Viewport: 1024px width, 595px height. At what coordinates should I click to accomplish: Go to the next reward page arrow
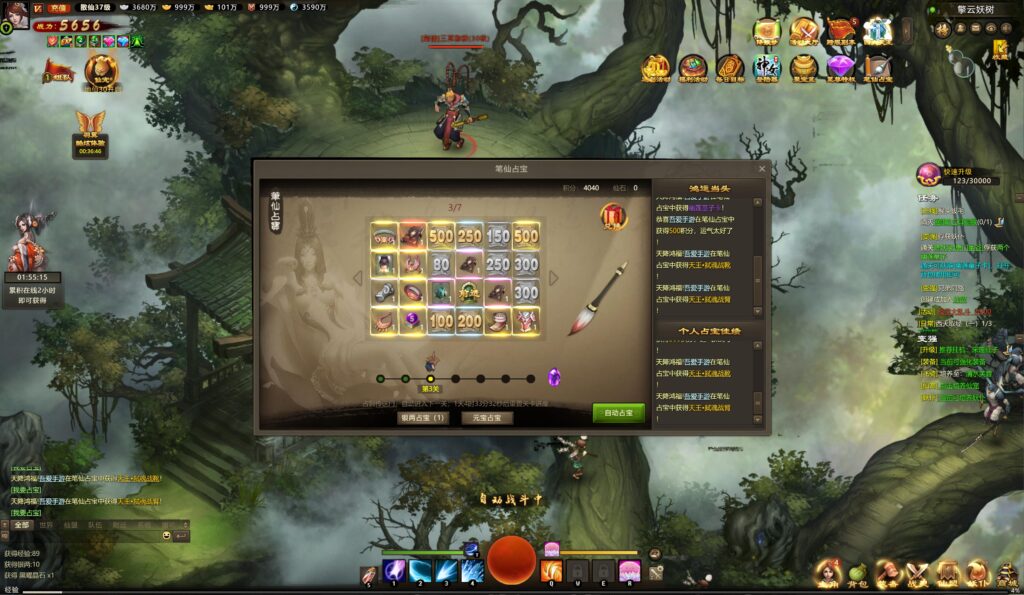[x=553, y=278]
